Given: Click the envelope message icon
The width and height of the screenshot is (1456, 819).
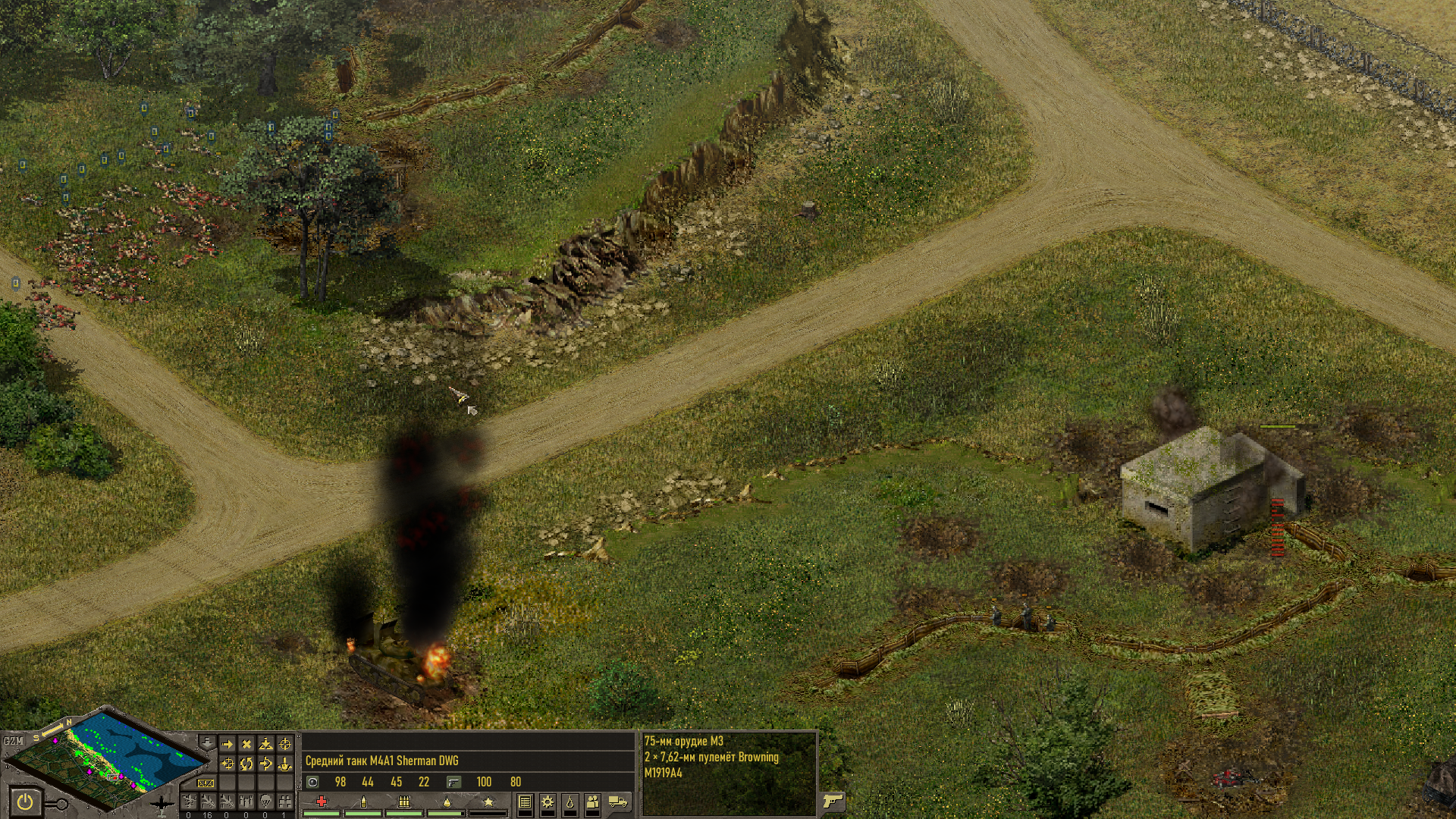Looking at the screenshot, I should [x=206, y=783].
